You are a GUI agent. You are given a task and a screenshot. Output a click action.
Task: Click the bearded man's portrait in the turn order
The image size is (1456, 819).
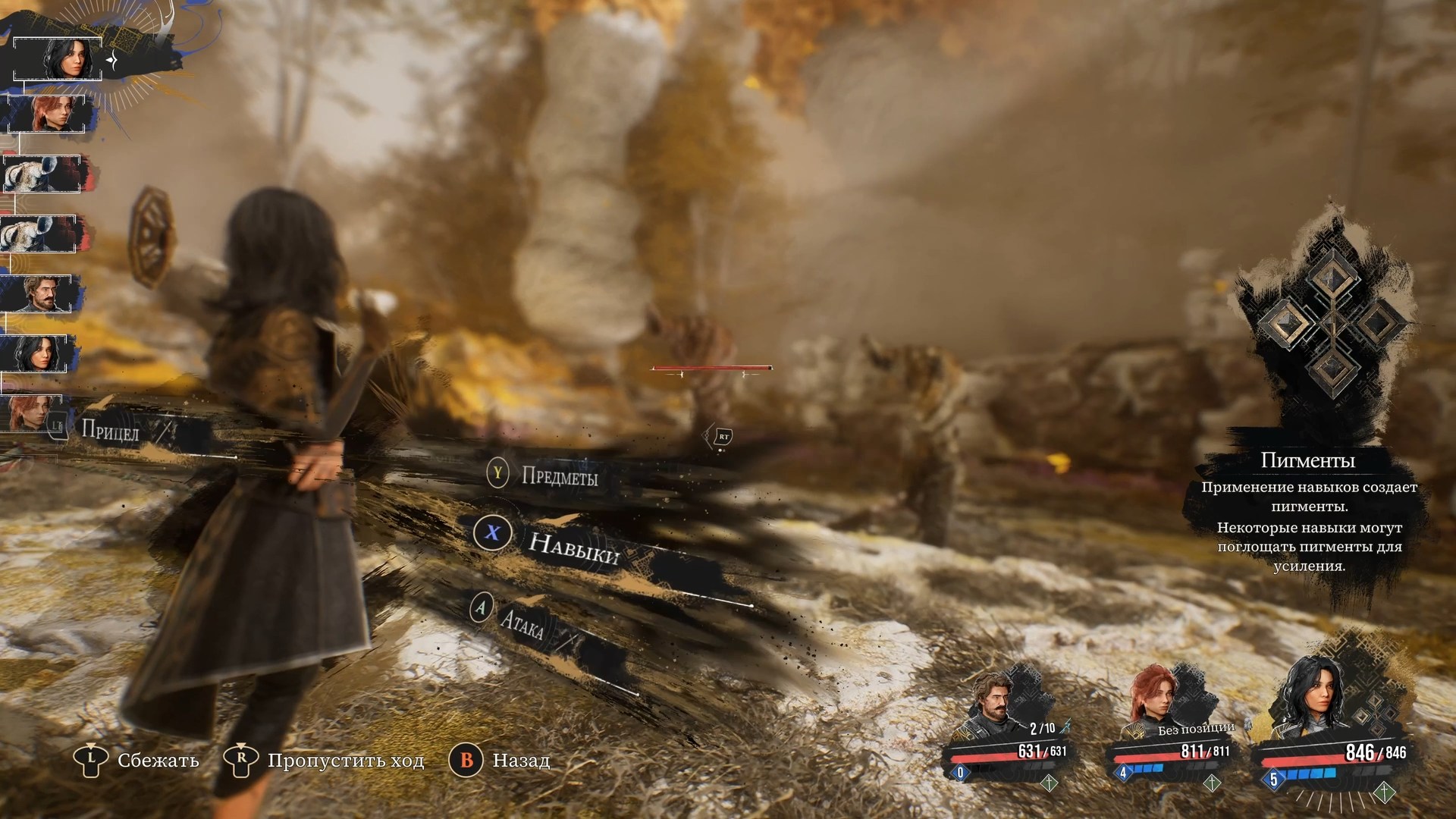click(36, 294)
